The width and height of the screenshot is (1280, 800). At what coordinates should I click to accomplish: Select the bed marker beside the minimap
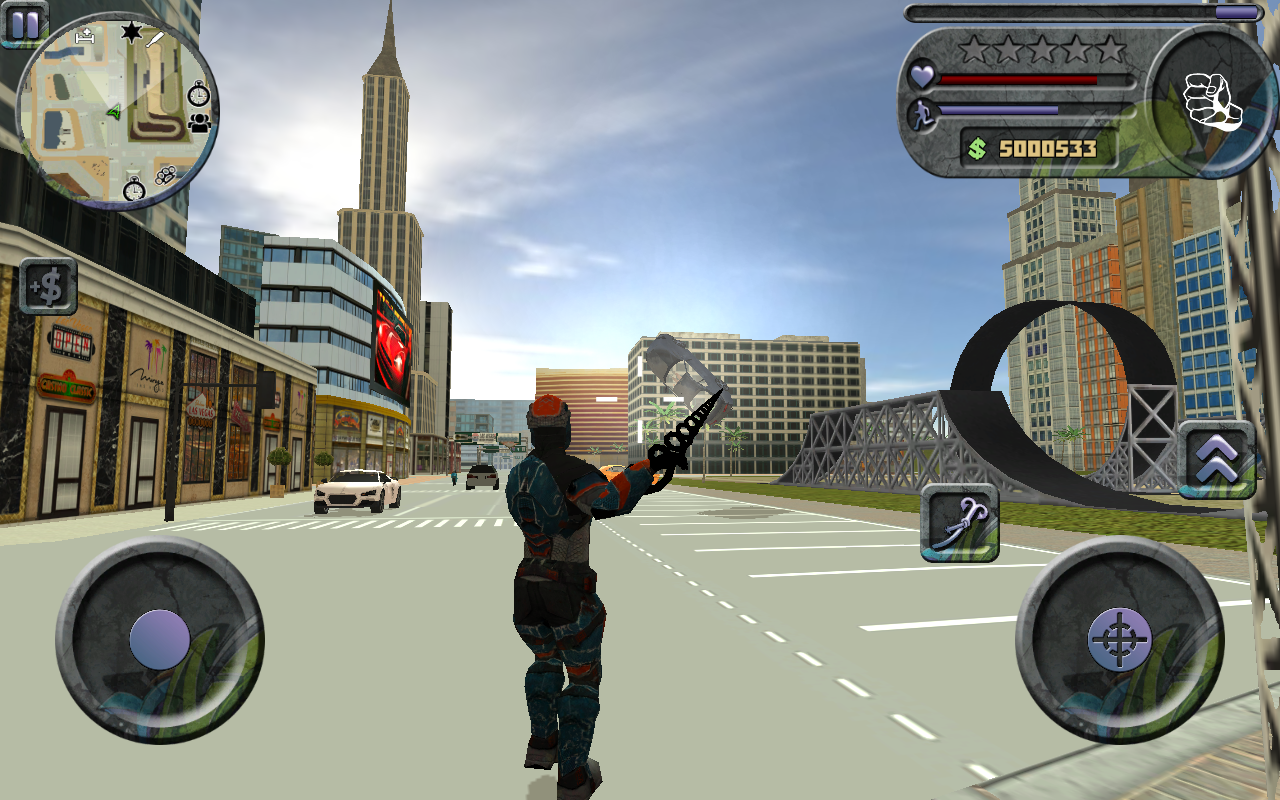click(85, 38)
